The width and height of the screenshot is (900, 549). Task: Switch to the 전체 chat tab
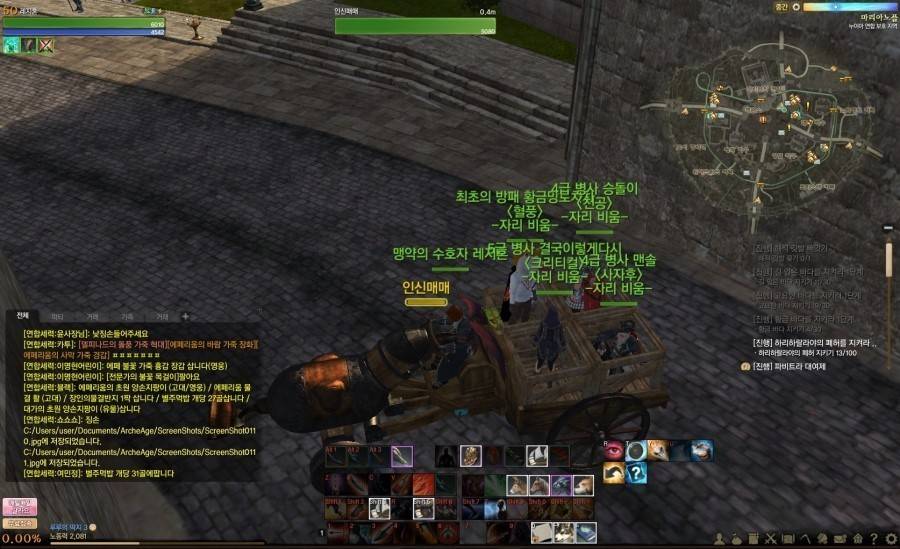click(x=22, y=315)
